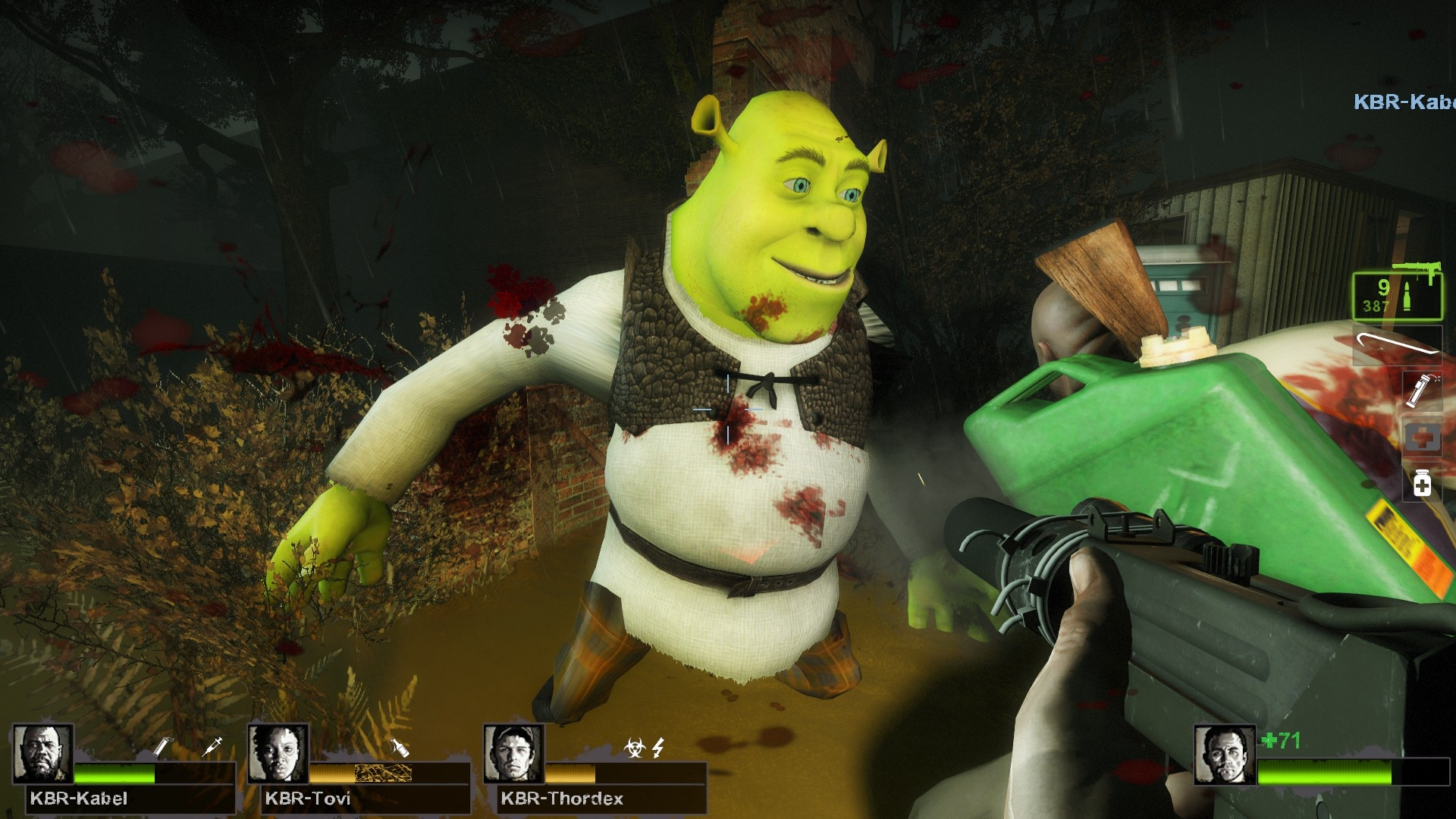Click KBR-Tovi's molotov icon
The image size is (1456, 819).
pos(400,748)
